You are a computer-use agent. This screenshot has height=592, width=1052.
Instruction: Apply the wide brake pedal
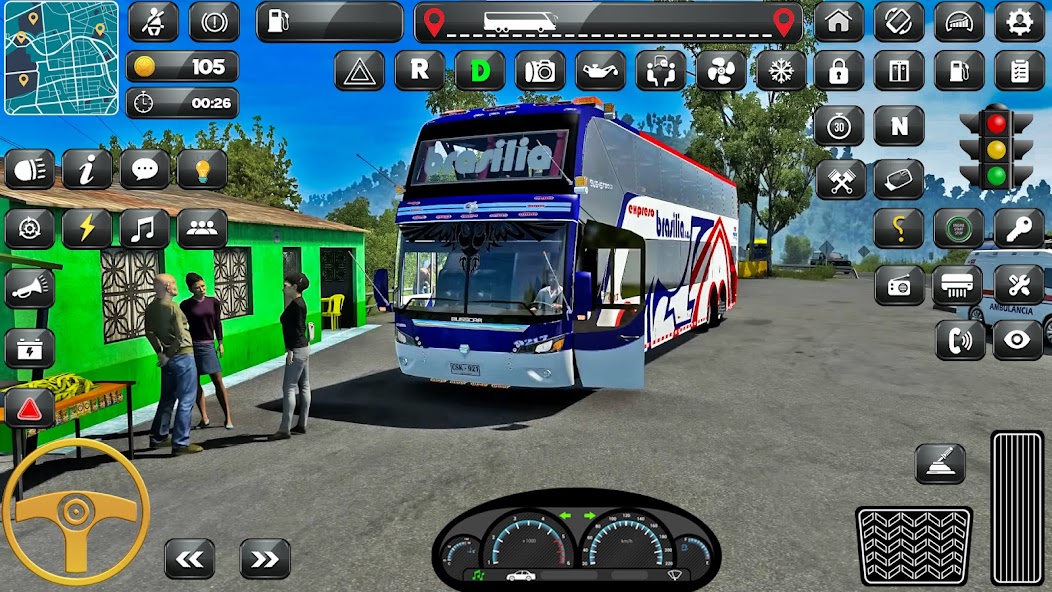point(913,545)
